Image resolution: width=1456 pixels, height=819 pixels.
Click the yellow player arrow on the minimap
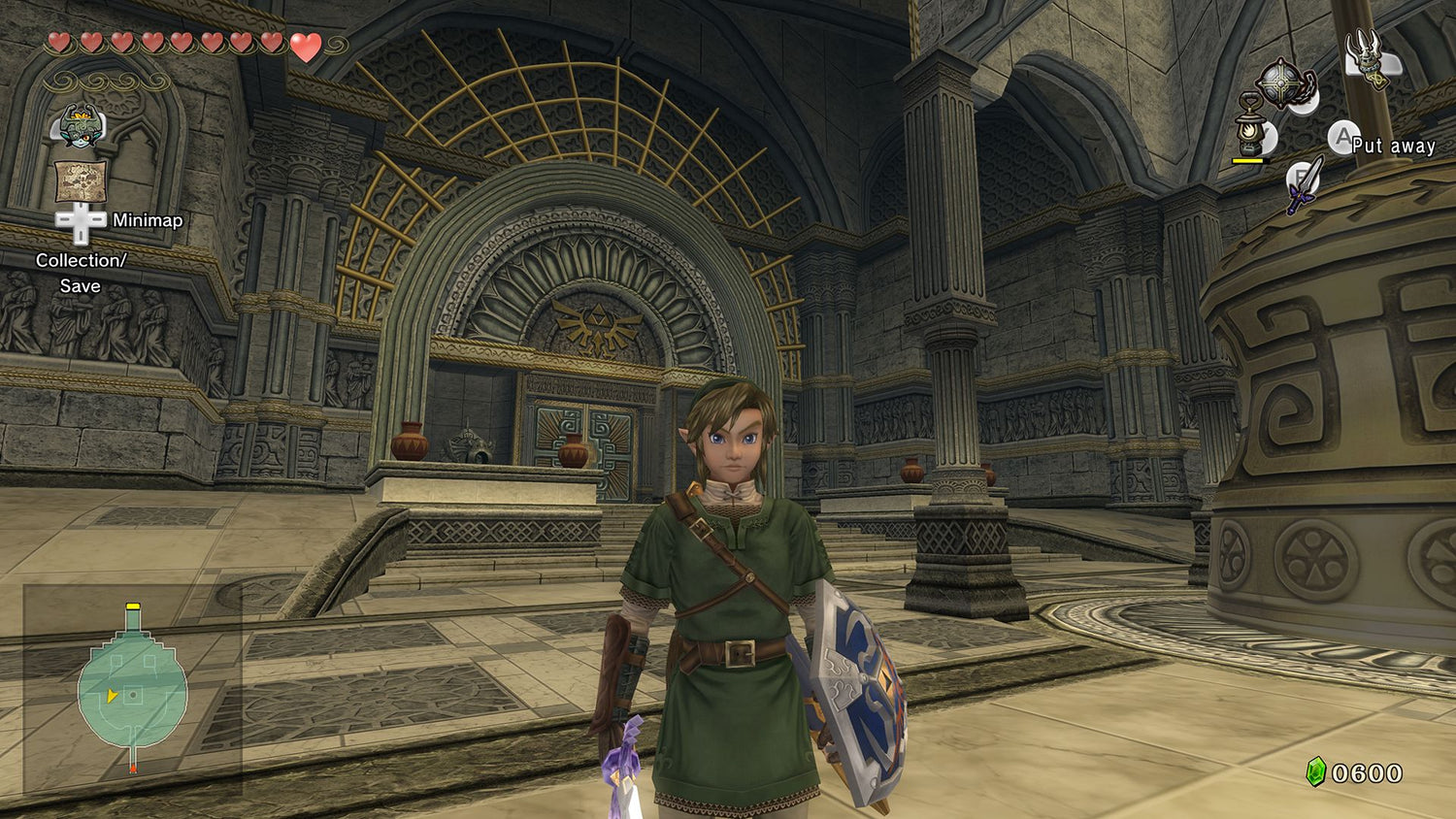112,696
